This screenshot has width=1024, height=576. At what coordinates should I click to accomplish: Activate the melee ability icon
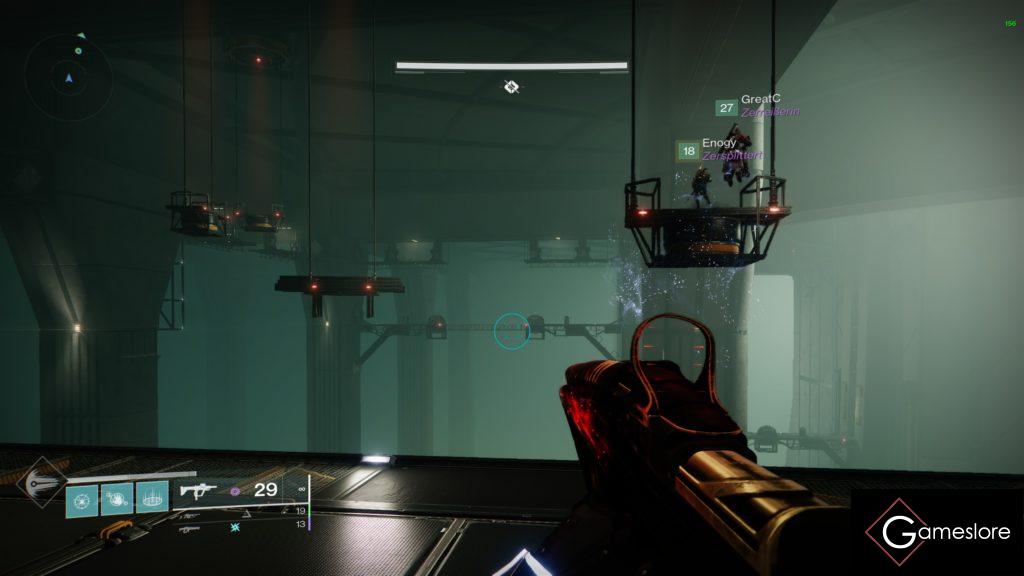tap(118, 497)
